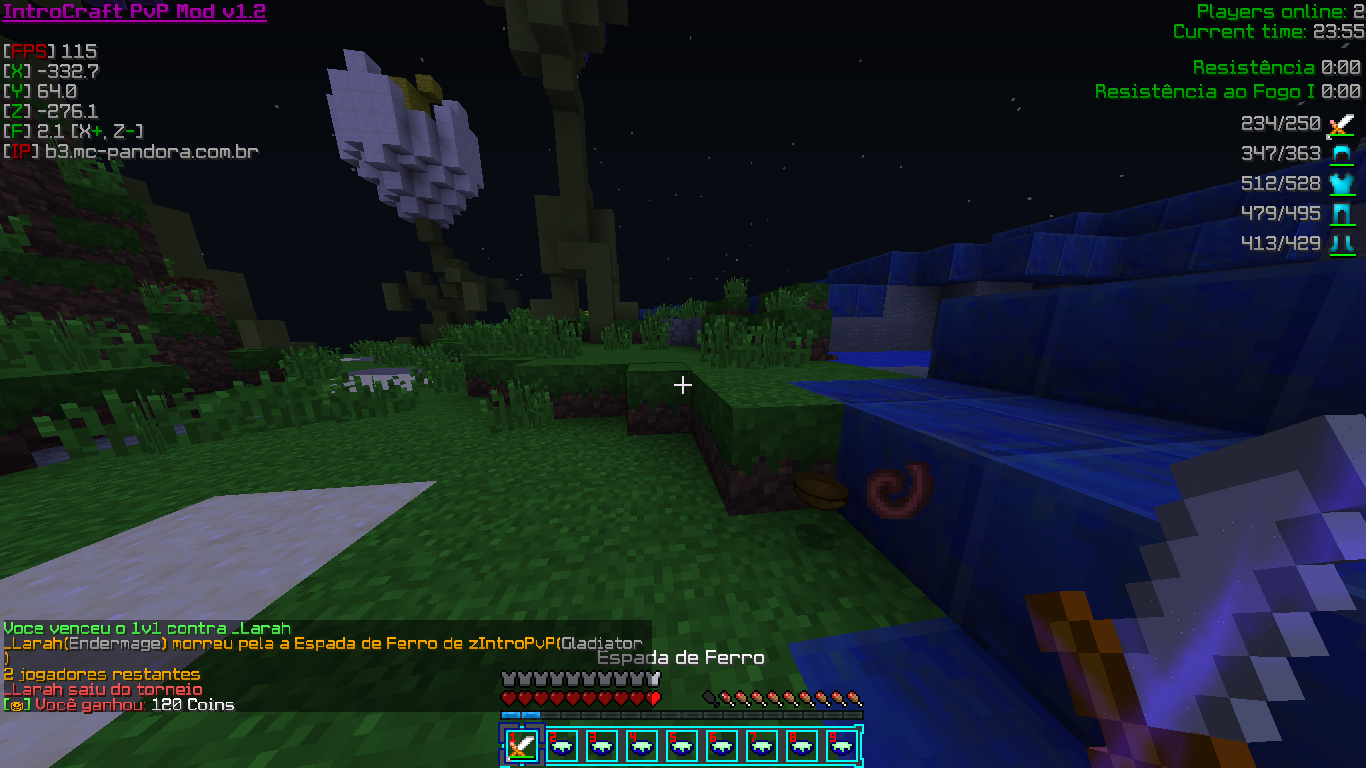This screenshot has width=1366, height=768.
Task: Pick the soup bowl in slot 4
Action: tap(641, 746)
